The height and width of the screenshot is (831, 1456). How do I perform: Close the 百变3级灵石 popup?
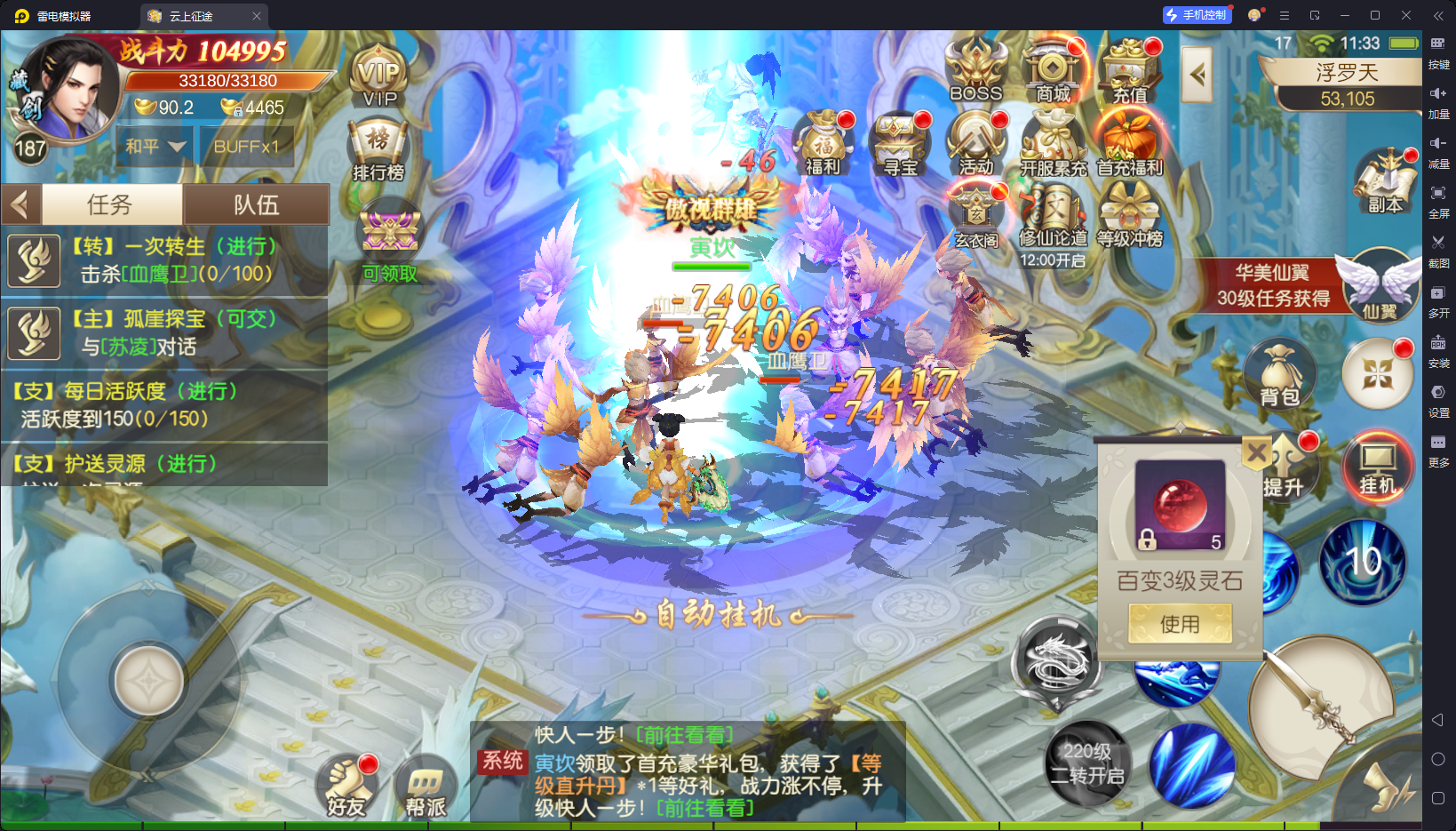[x=1256, y=453]
